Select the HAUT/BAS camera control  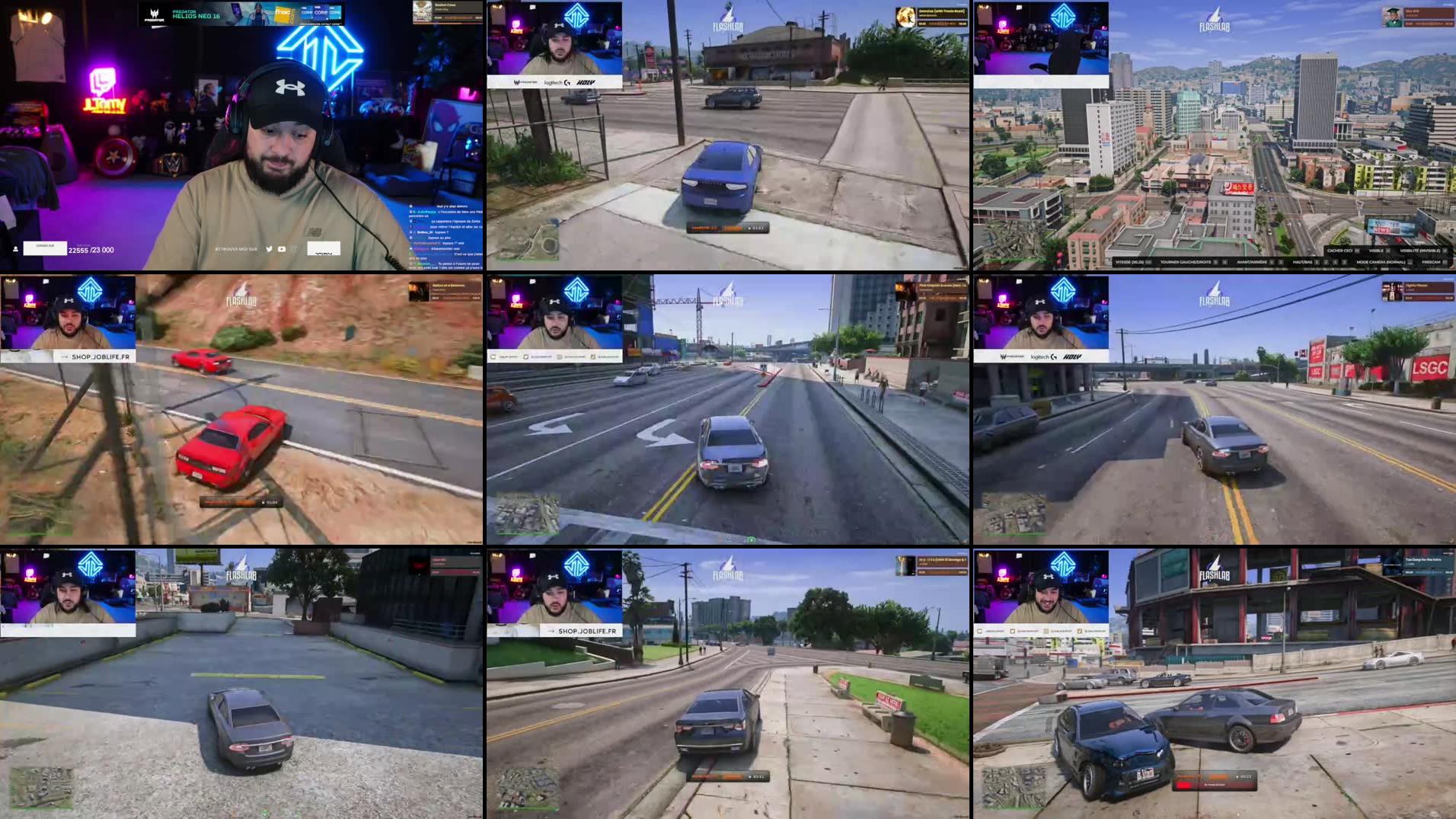[x=1304, y=261]
